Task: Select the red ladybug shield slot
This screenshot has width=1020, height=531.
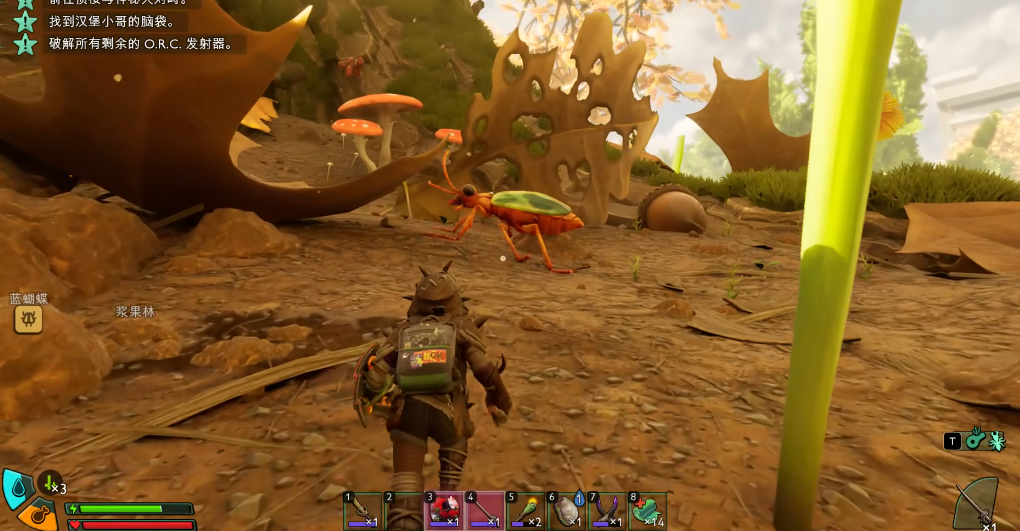Action: [444, 511]
